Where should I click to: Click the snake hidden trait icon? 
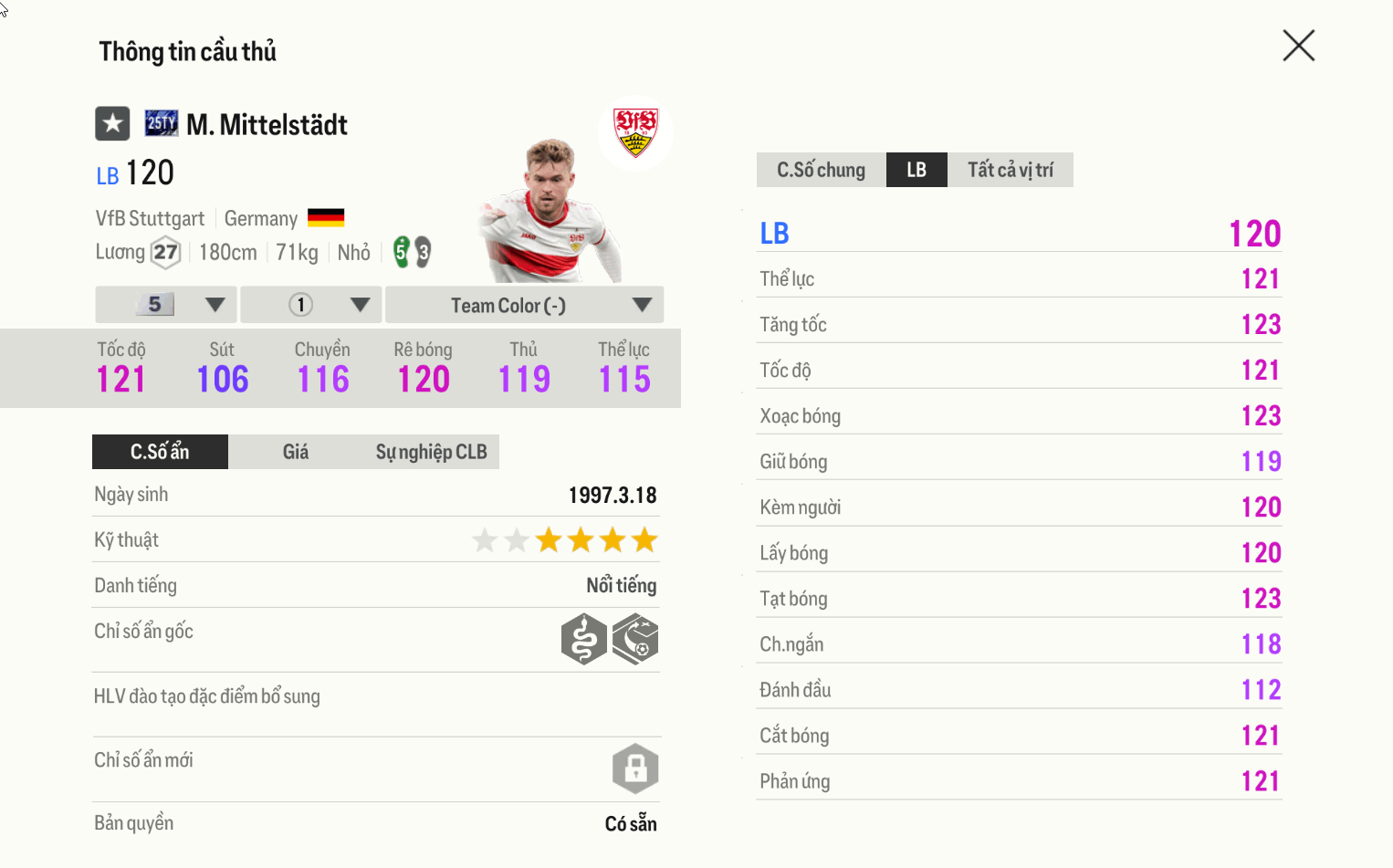pyautogui.click(x=584, y=639)
